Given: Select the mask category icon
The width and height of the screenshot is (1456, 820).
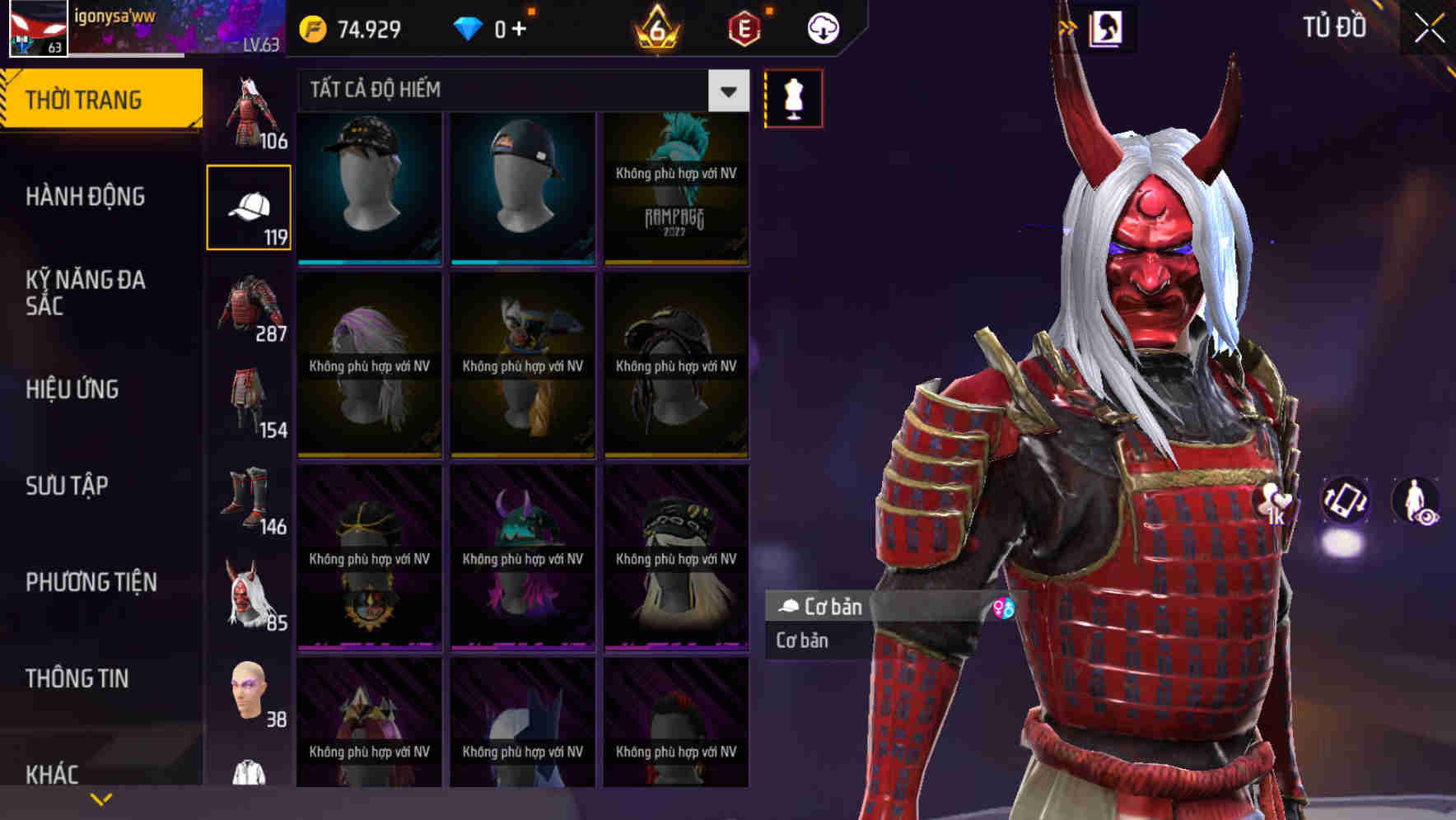Looking at the screenshot, I should pos(249,593).
